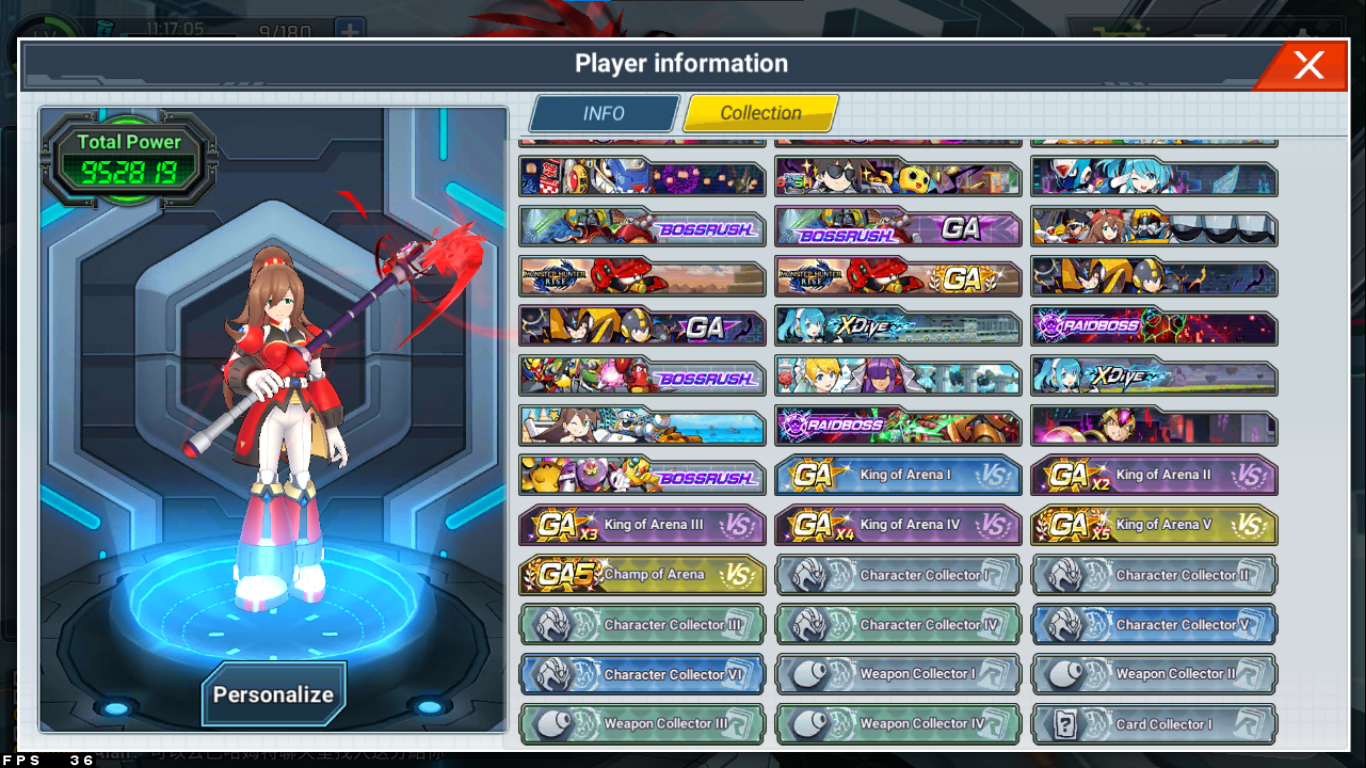Choose the Character Collector VI badge
Screen dimensions: 1366x768
642,675
